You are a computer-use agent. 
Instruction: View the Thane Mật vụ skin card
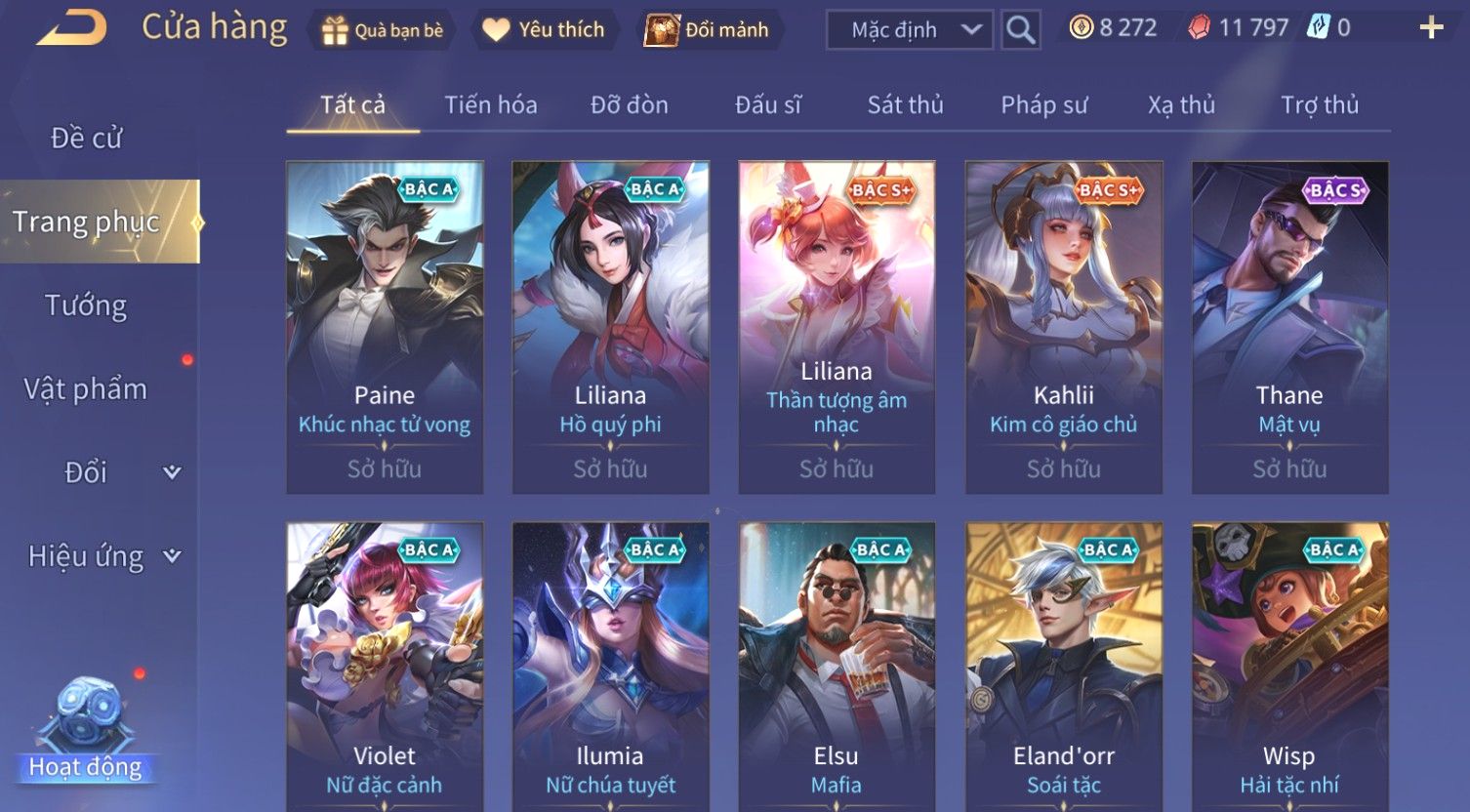tap(1289, 327)
